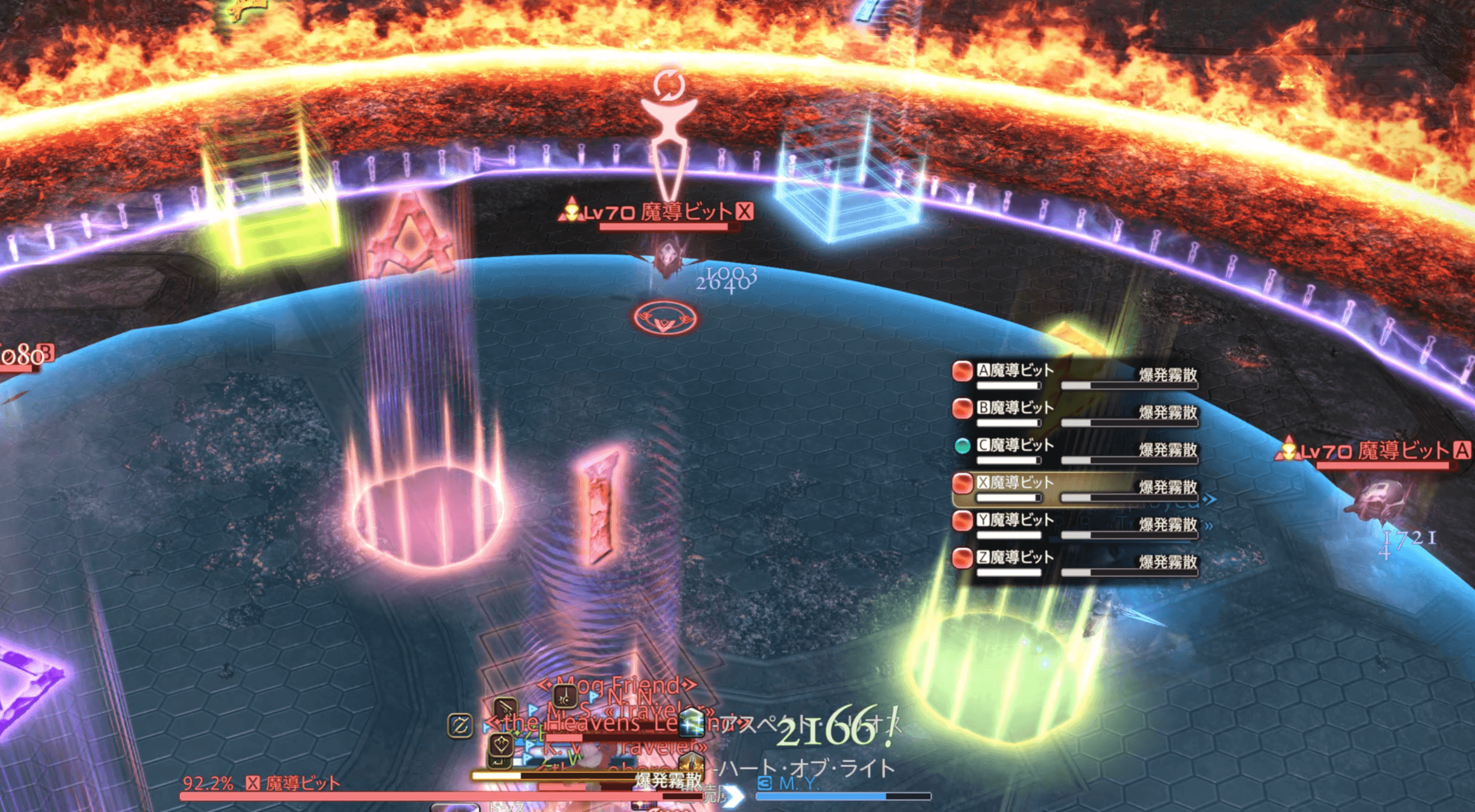Select the Lv70 魔導ビット A nameplate
Viewport: 1475px width, 812px height.
click(1375, 451)
